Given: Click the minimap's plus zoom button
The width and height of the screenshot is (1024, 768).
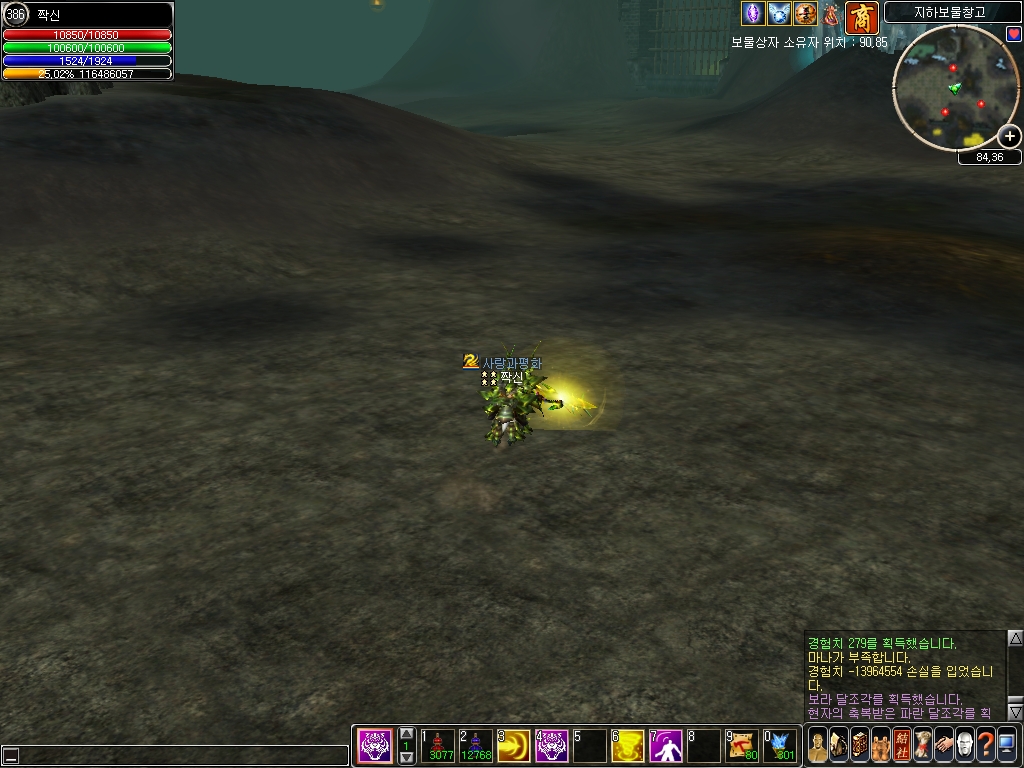Looking at the screenshot, I should [1010, 137].
